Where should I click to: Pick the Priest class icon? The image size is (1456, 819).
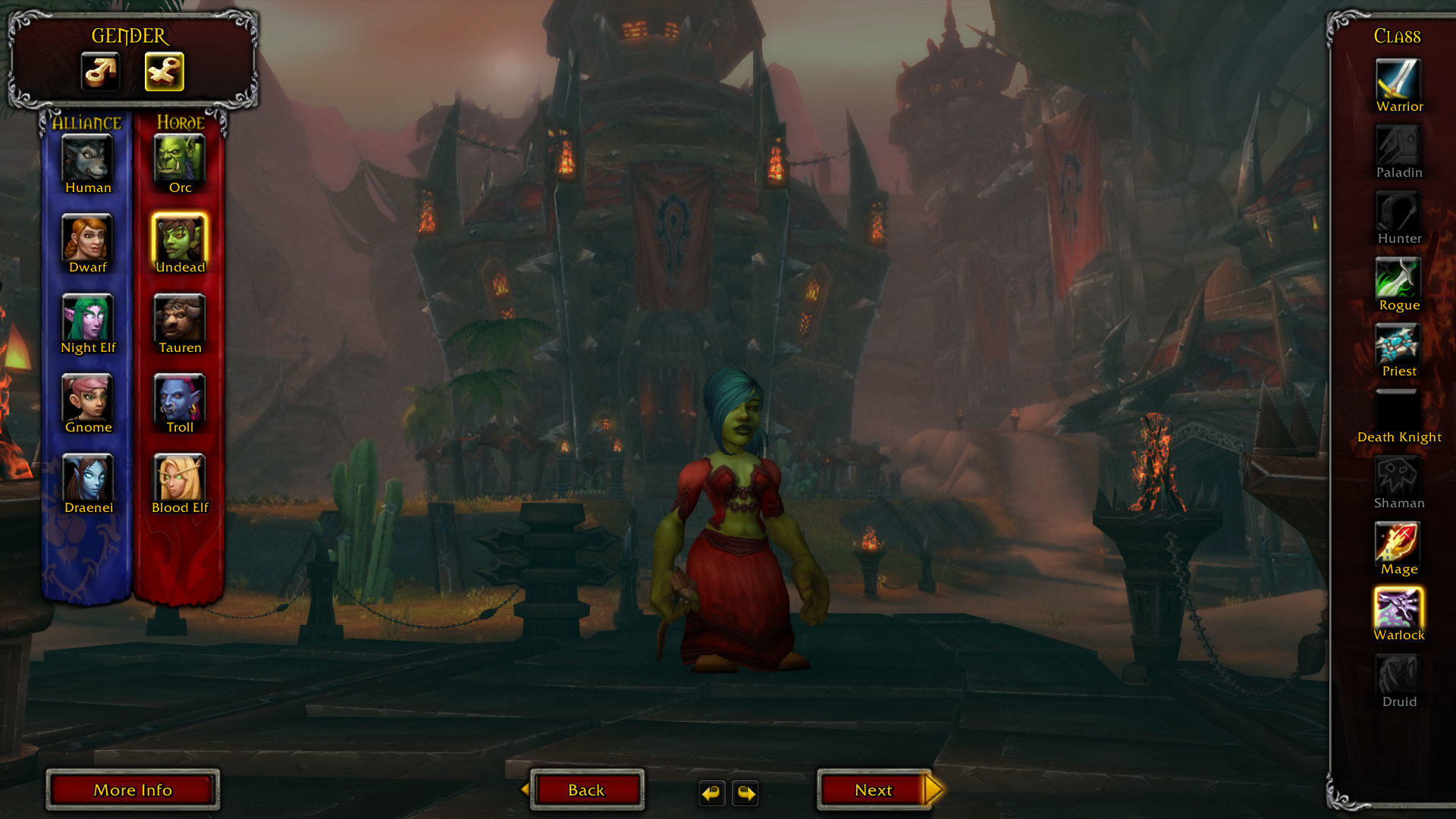click(1398, 344)
